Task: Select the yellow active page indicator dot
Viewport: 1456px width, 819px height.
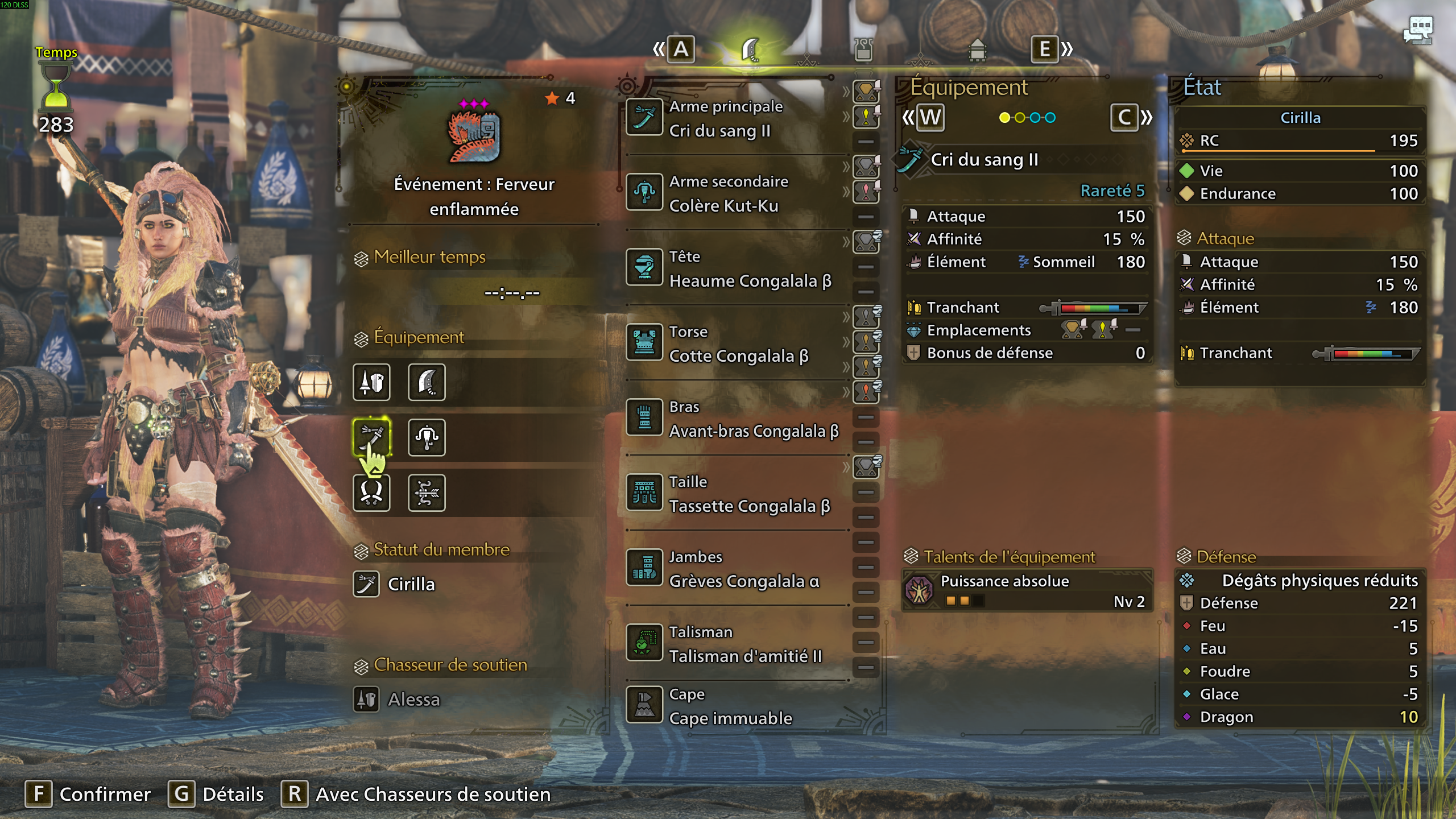Action: (x=1004, y=118)
